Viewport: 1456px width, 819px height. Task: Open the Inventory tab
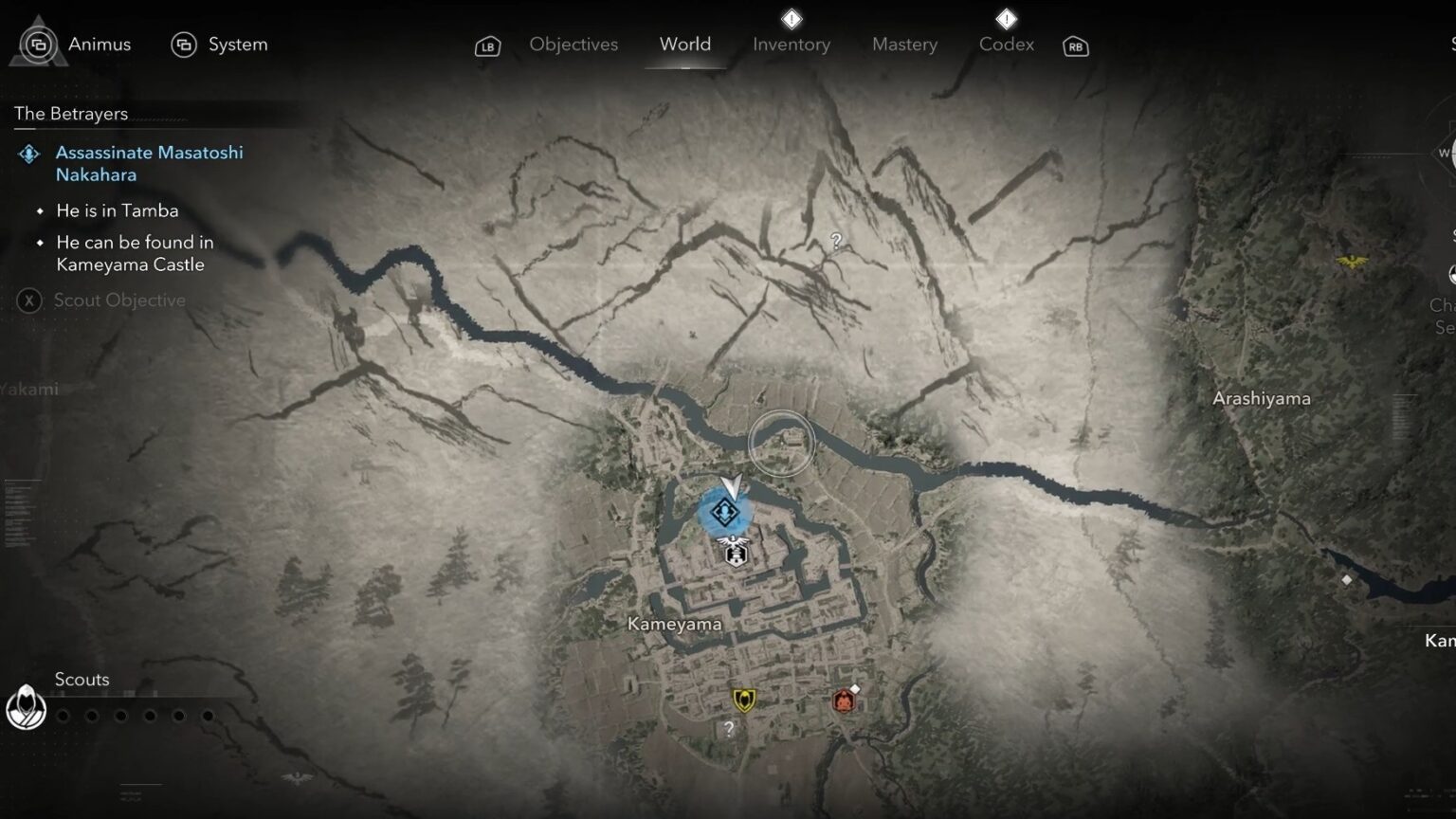(791, 44)
